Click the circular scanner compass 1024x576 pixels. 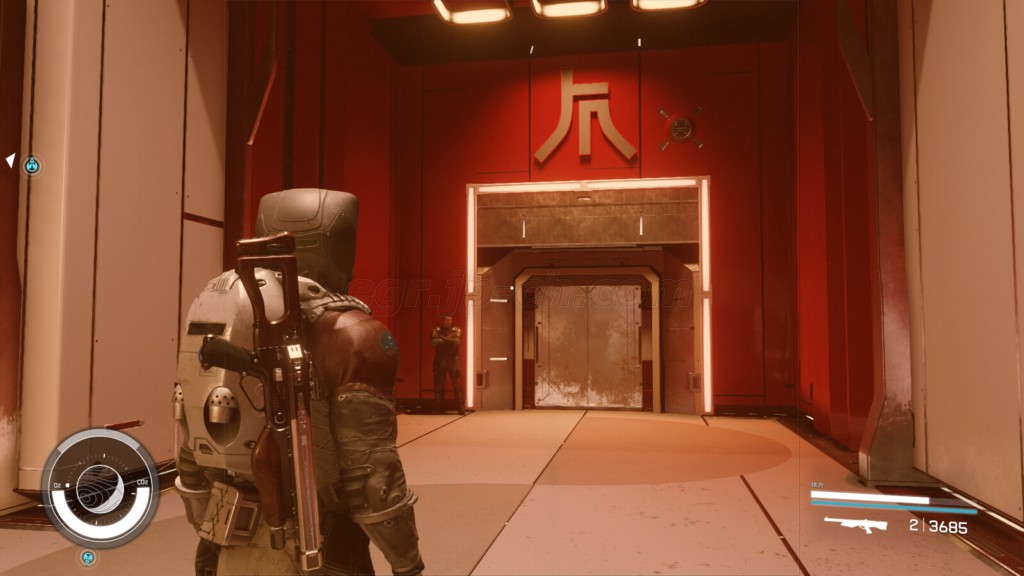[99, 489]
